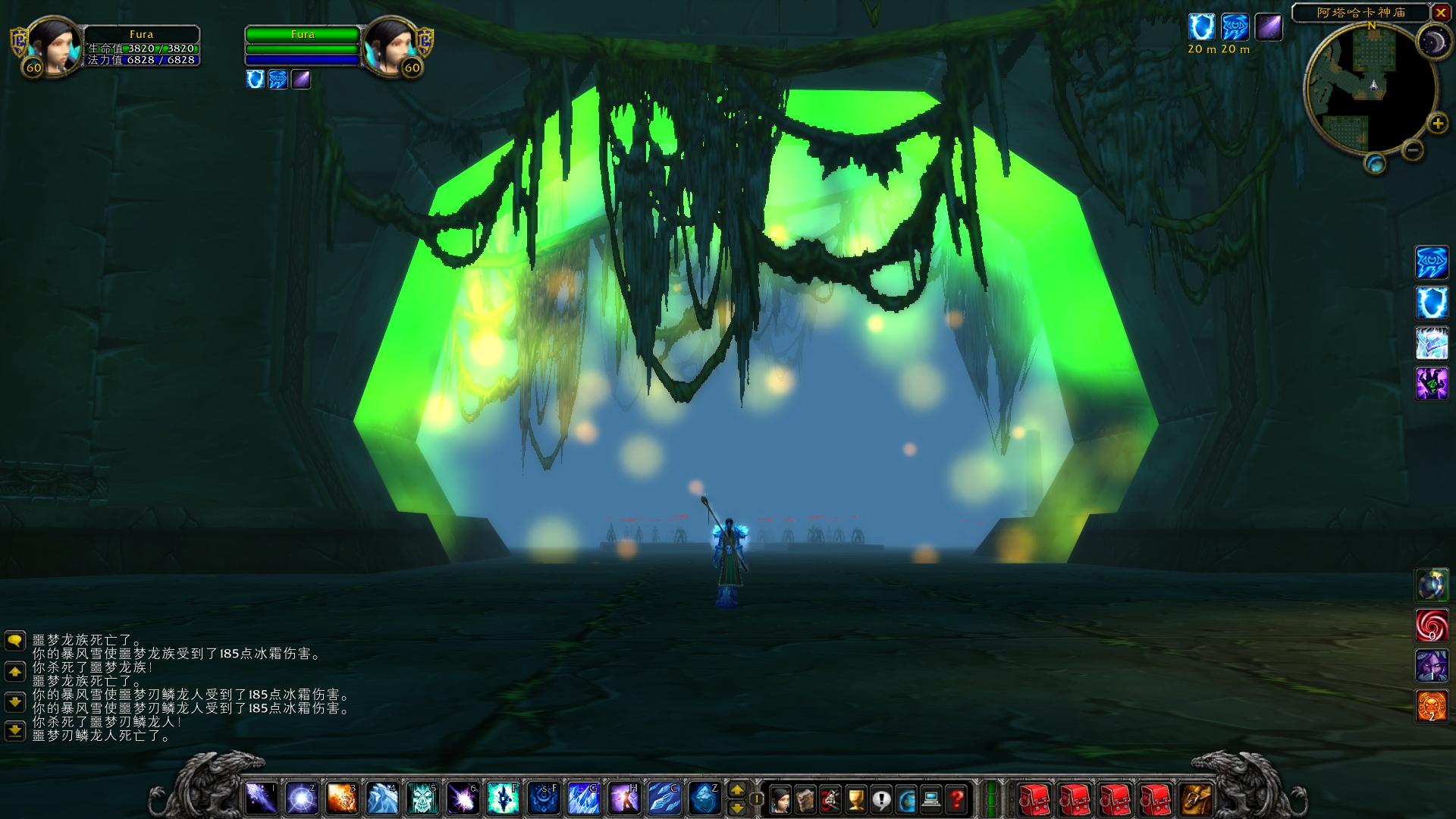
Task: Open the help request question mark button
Action: (x=957, y=799)
